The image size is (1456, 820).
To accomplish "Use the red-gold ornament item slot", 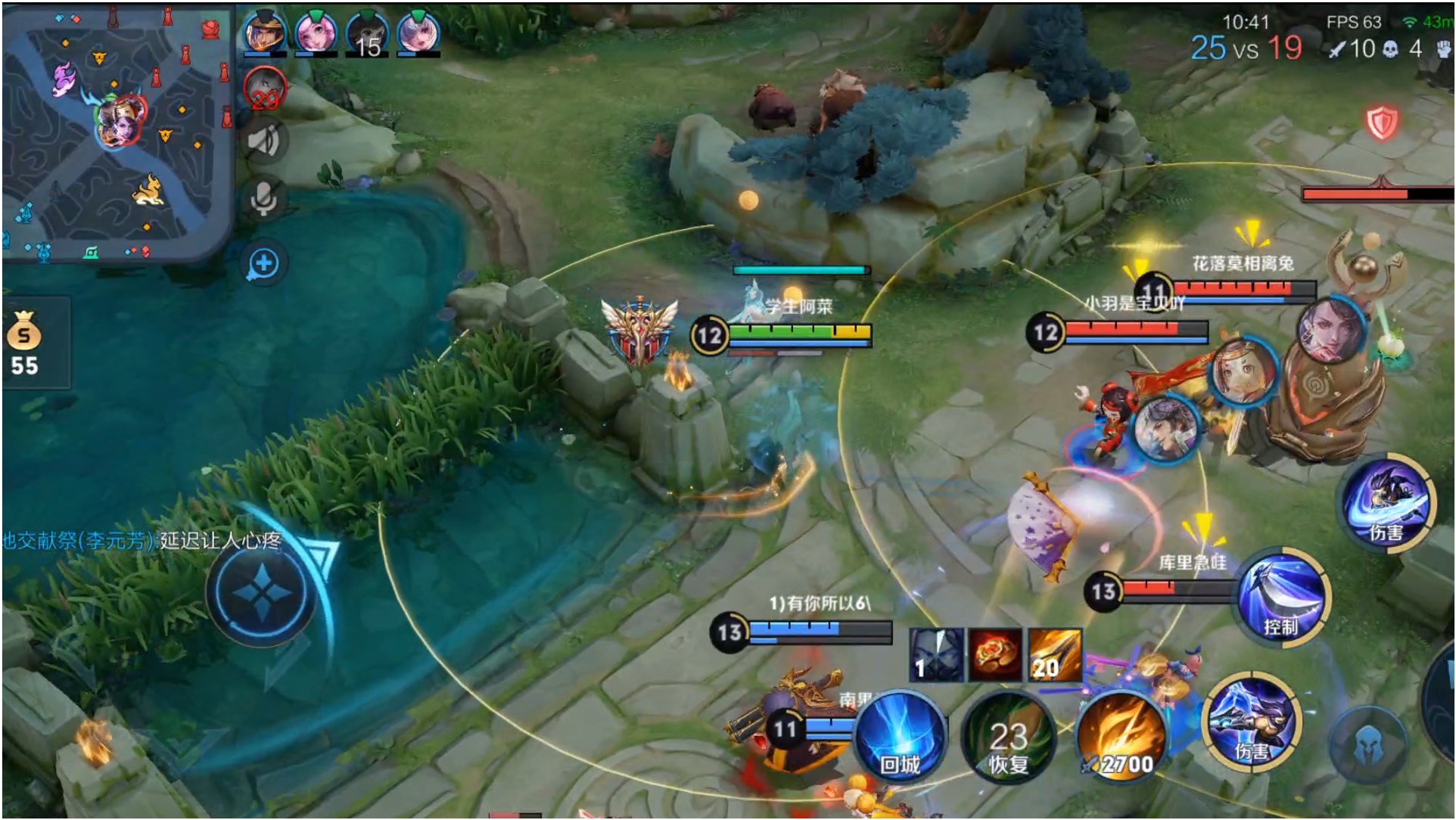I will coord(995,654).
